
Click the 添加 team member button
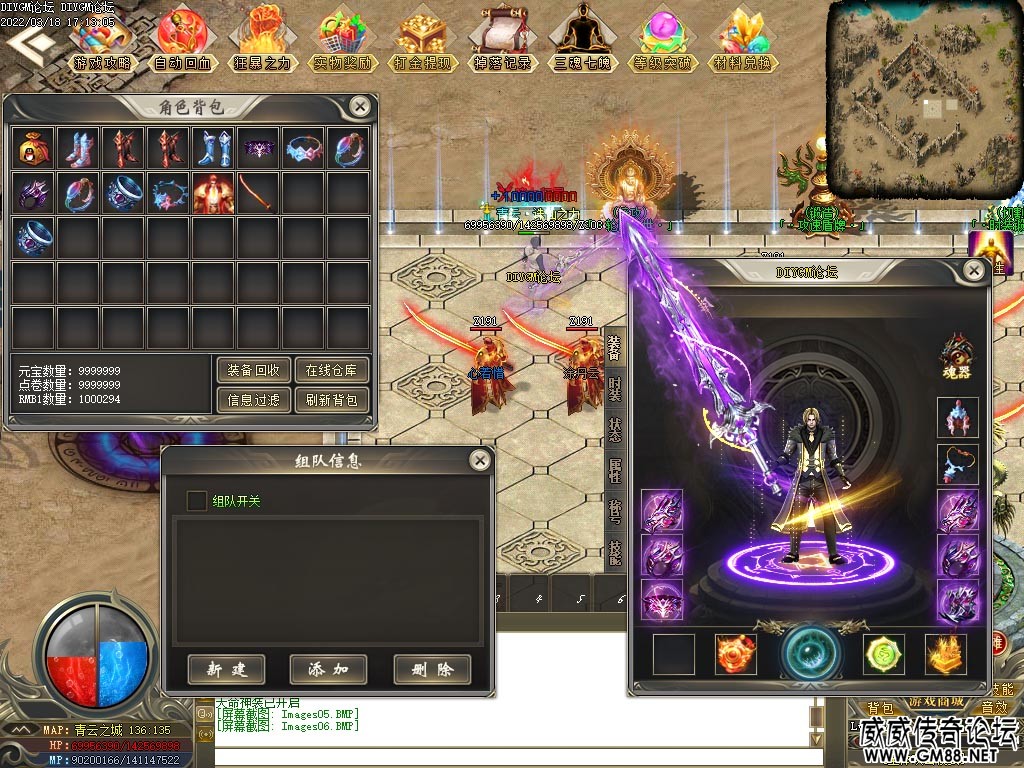click(328, 669)
